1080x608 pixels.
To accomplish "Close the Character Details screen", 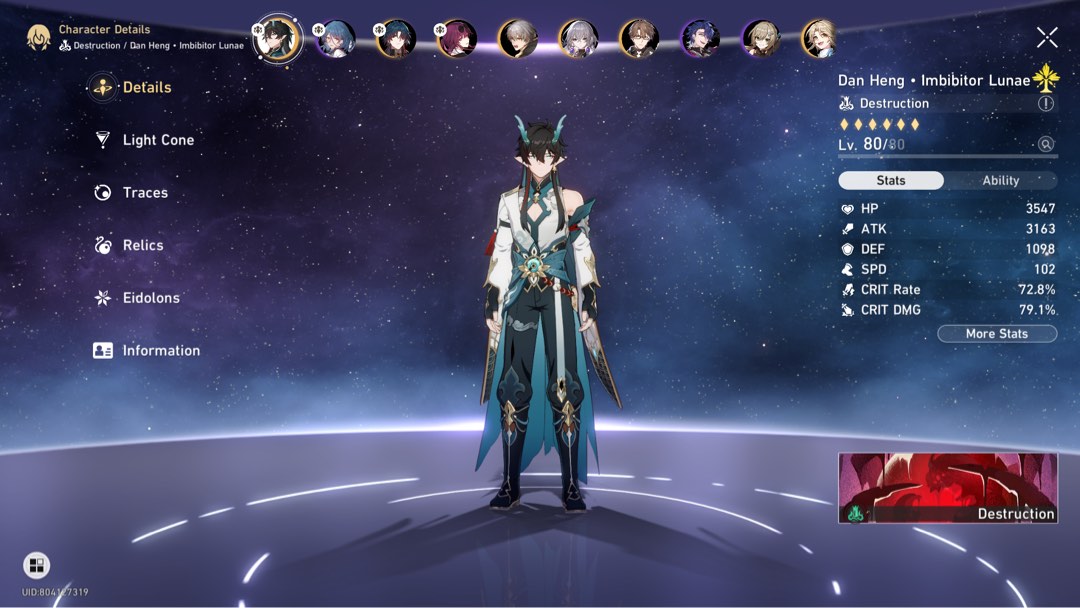I will tap(1047, 38).
